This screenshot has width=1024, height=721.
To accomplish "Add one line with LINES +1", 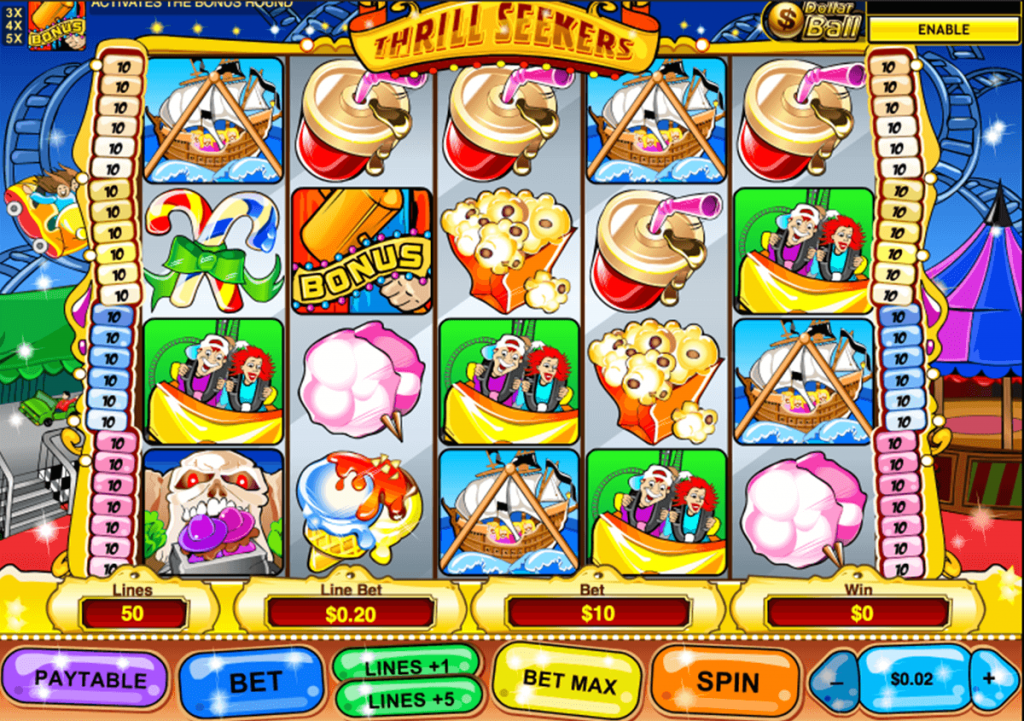I will (406, 666).
